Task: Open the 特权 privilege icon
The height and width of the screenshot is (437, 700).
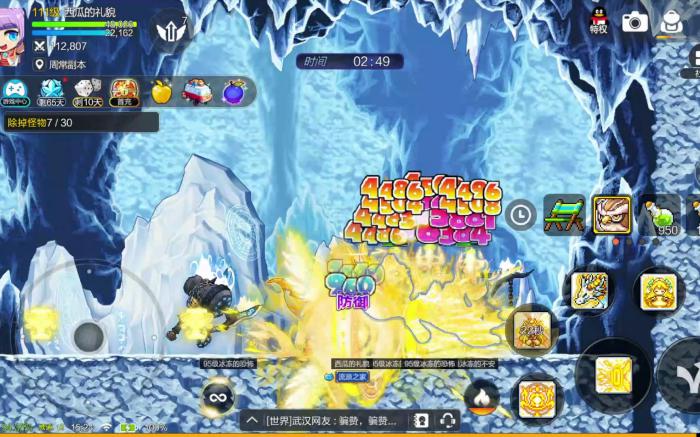Action: [599, 20]
